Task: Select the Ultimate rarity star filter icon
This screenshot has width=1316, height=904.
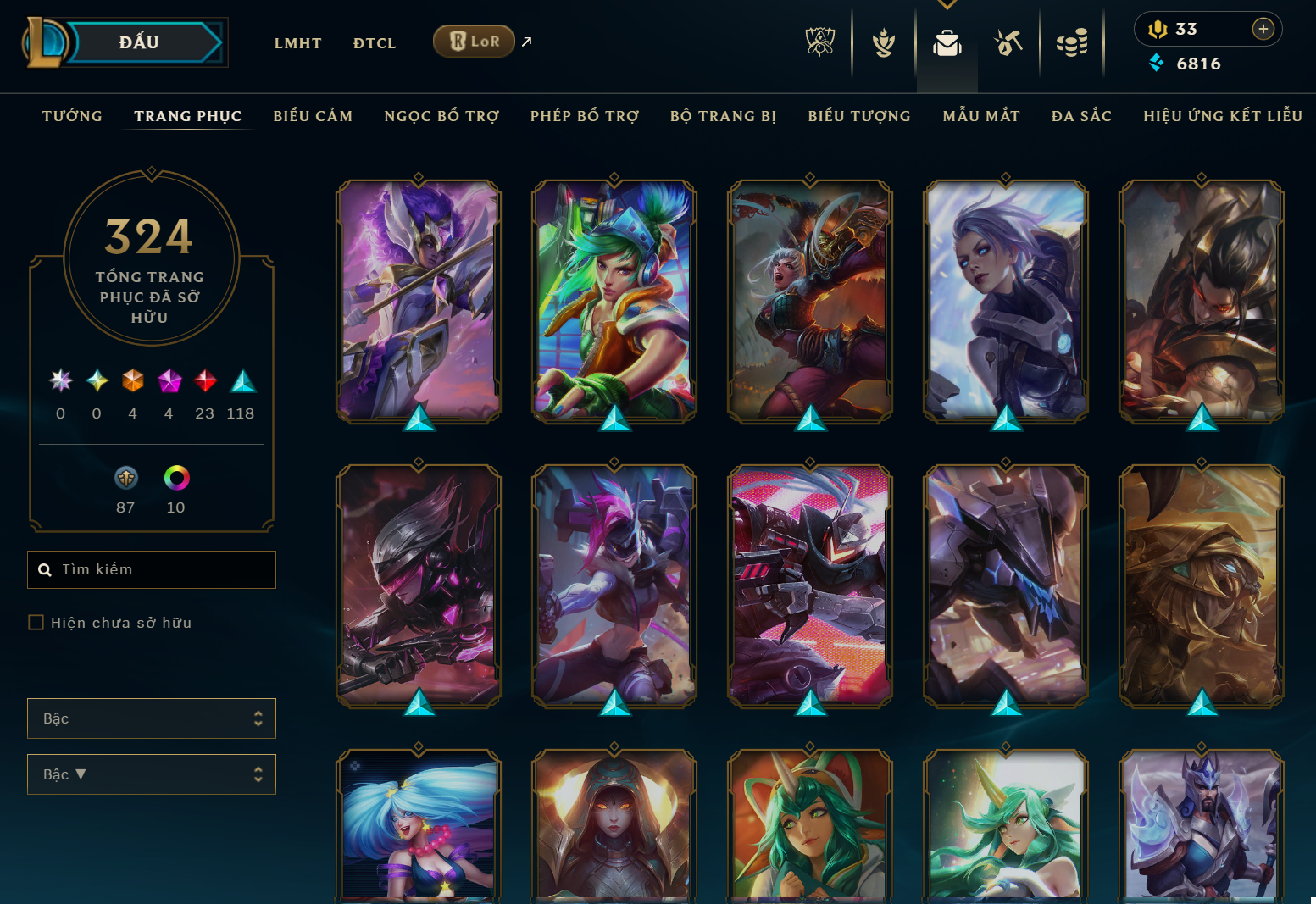Action: 60,381
